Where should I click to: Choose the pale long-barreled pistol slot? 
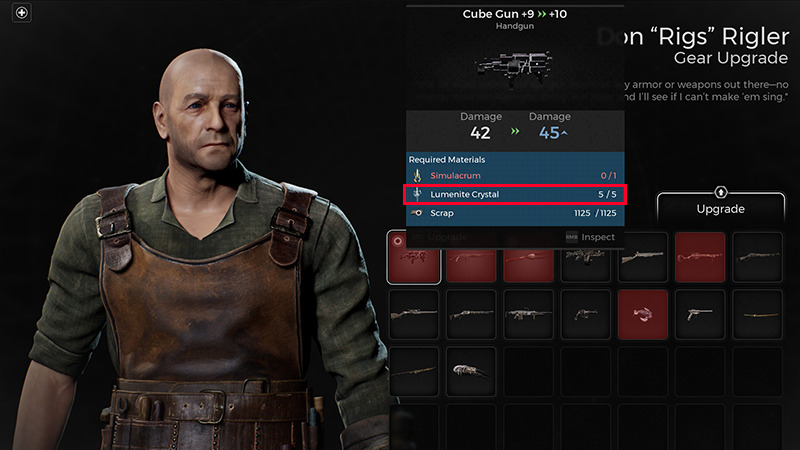coord(700,313)
